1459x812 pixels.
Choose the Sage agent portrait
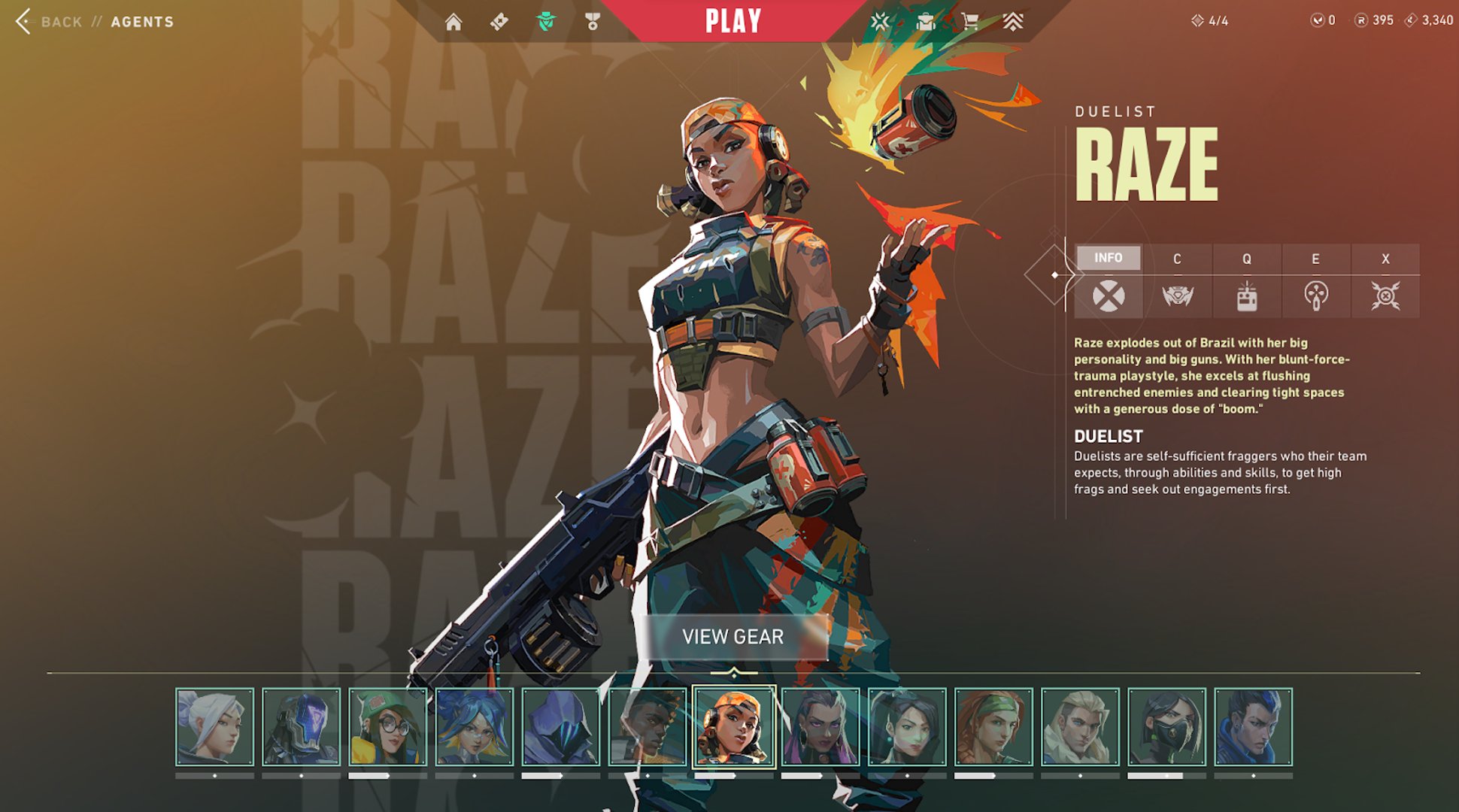point(907,727)
